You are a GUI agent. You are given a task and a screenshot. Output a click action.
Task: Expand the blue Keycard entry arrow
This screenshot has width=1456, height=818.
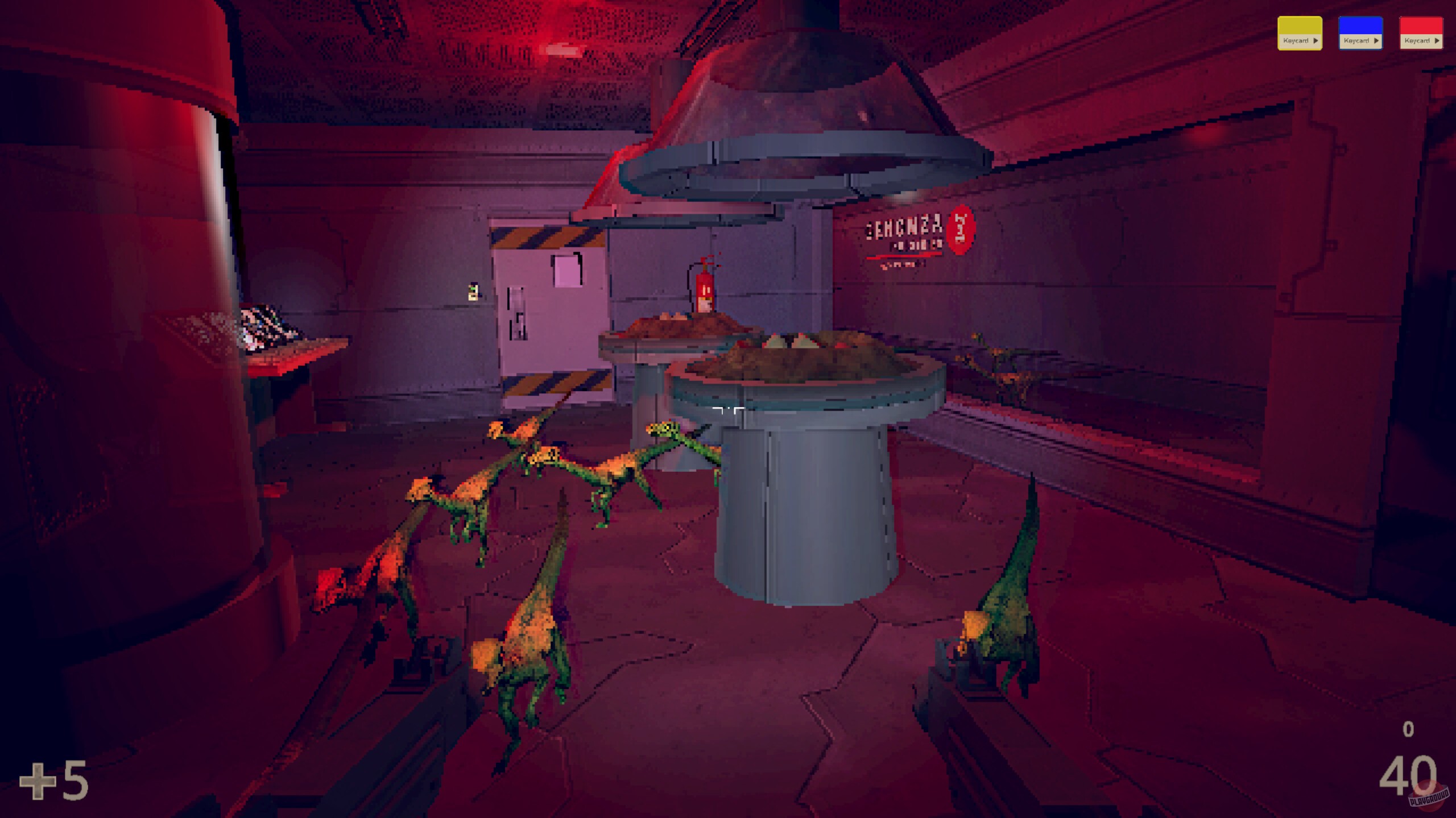coord(1377,41)
